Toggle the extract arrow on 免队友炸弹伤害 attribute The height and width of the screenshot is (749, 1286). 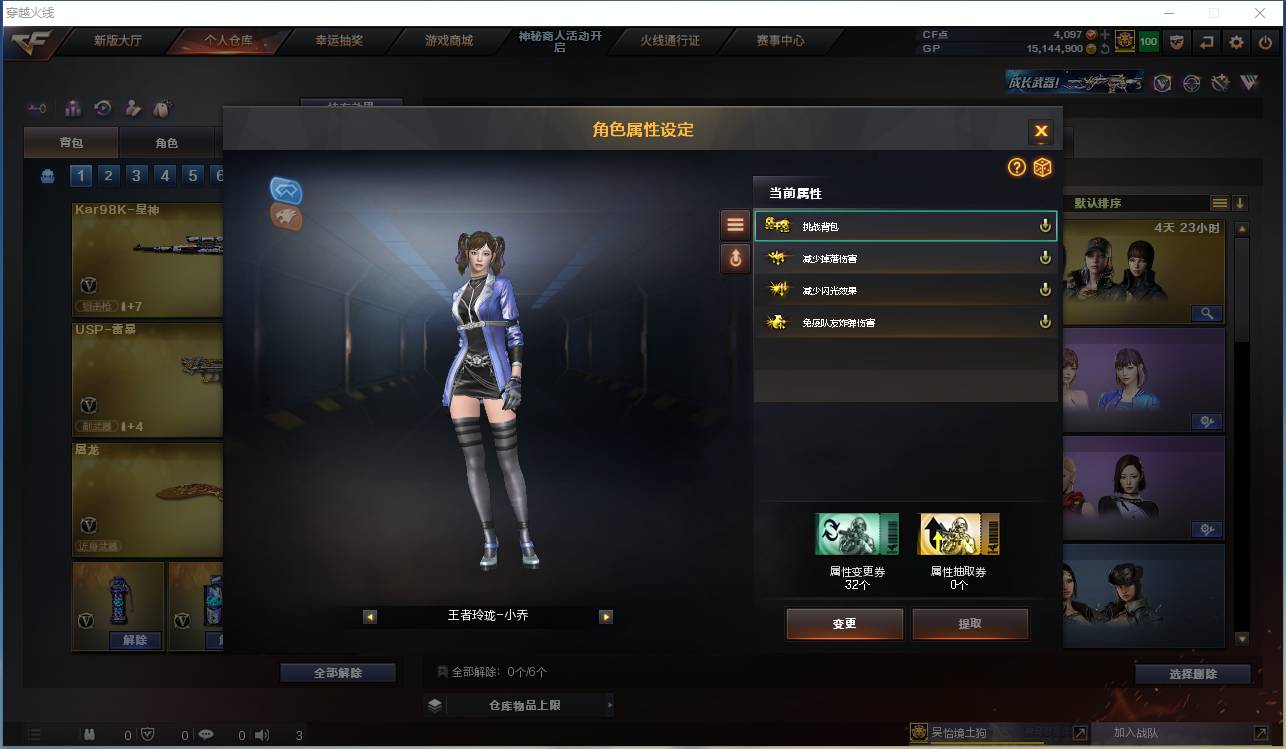click(x=1045, y=322)
